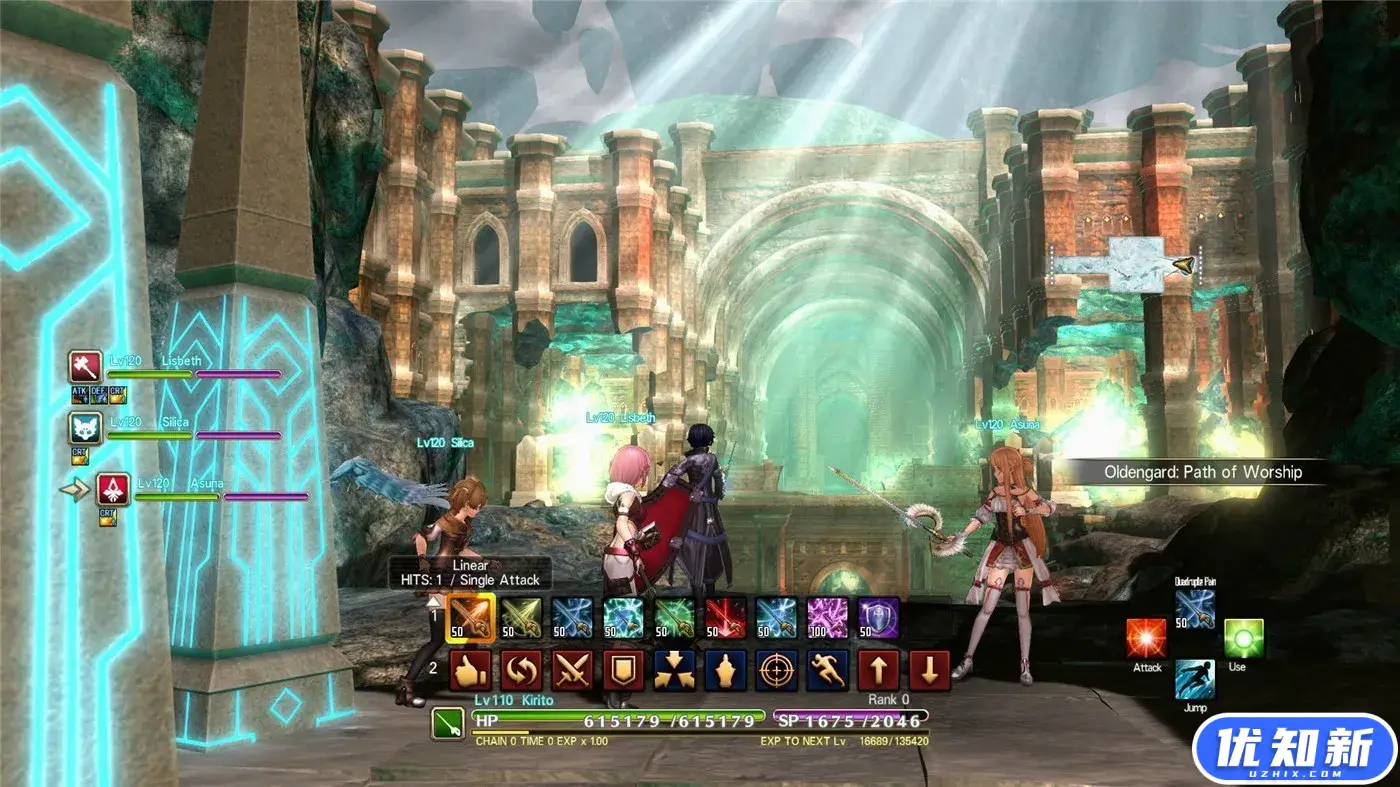Use the red downward-slash sword skill

726,618
